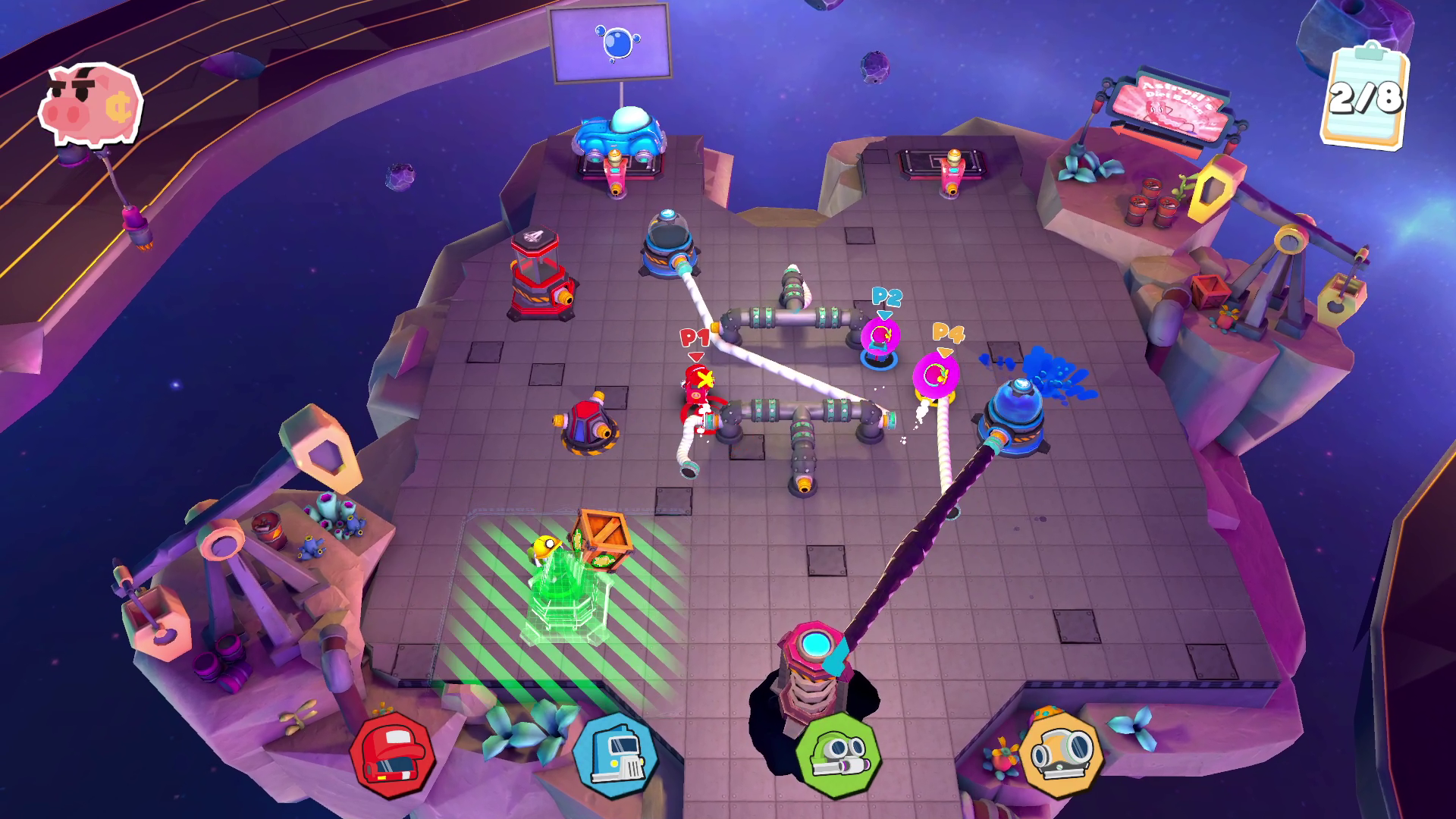Click the pink piggy bank icon
This screenshot has height=819, width=1456.
(90, 105)
